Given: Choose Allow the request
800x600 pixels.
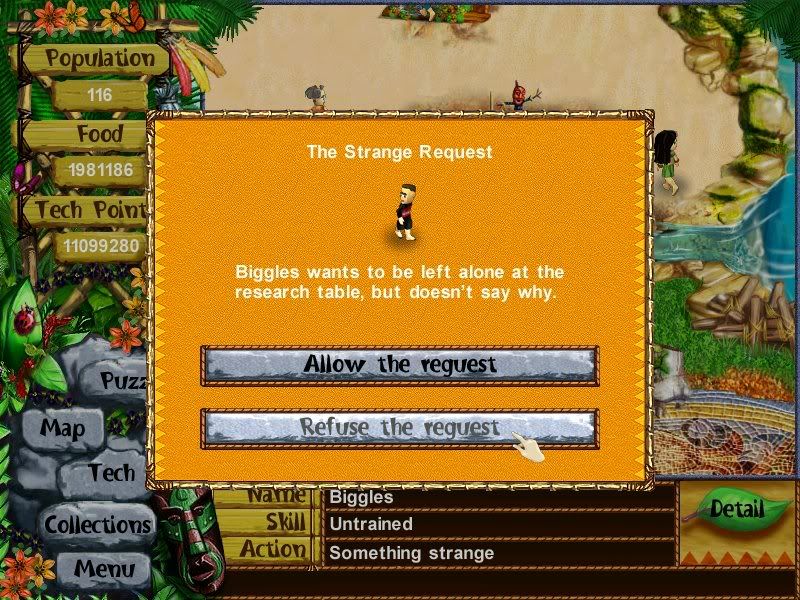Looking at the screenshot, I should pyautogui.click(x=399, y=365).
